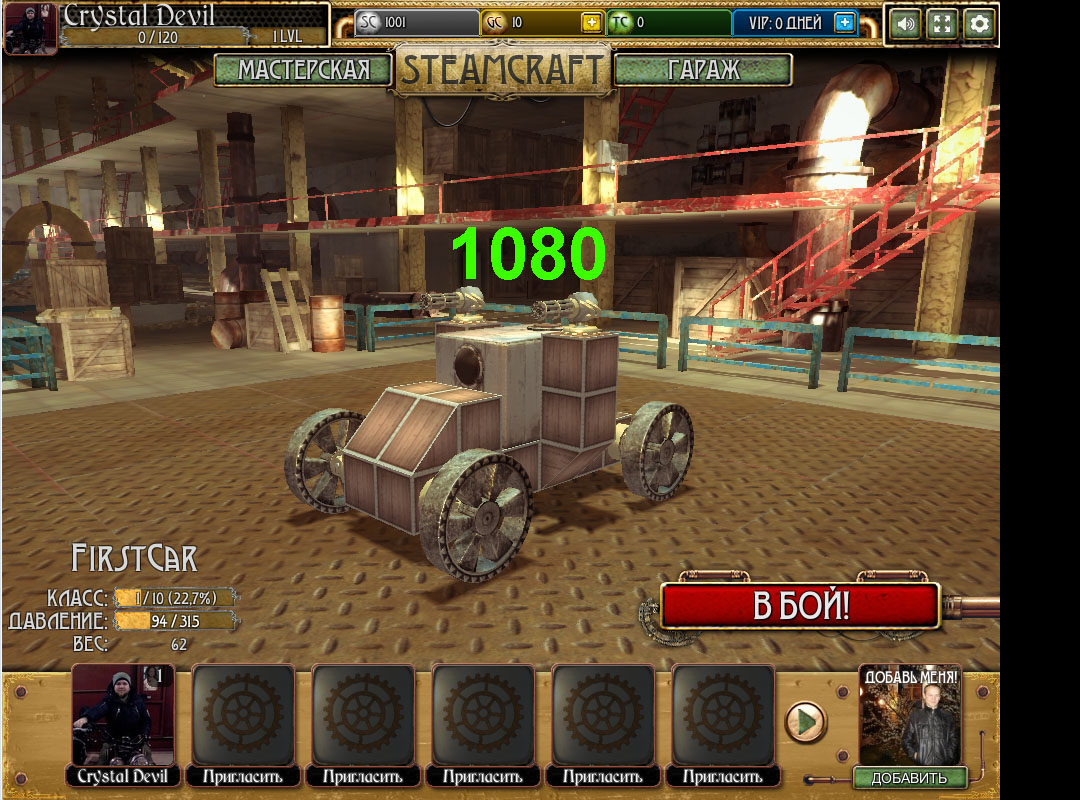
Task: Toggle the game sound speaker icon
Action: pyautogui.click(x=905, y=24)
